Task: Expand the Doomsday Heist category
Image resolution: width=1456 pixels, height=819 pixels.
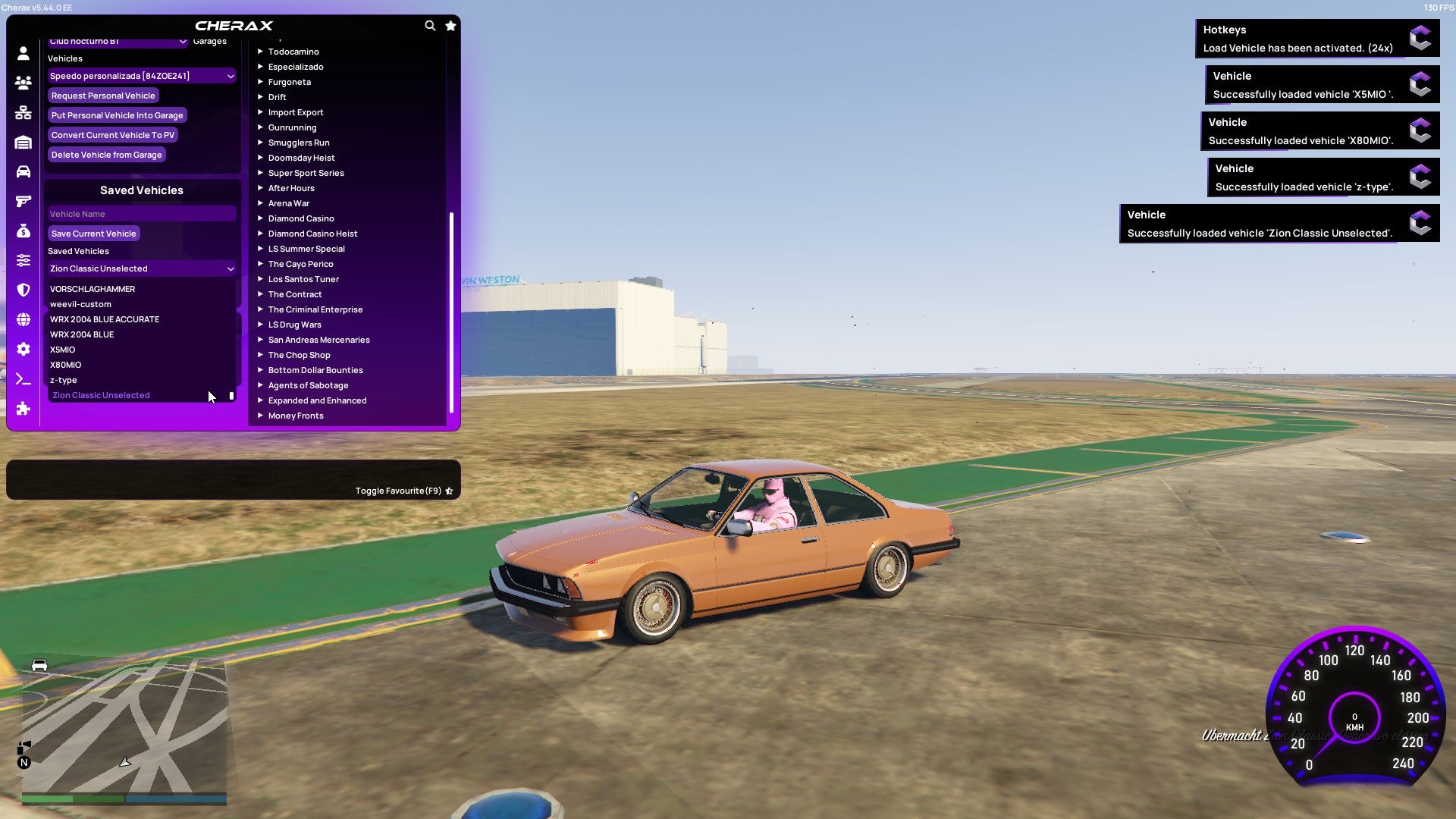Action: coord(300,157)
